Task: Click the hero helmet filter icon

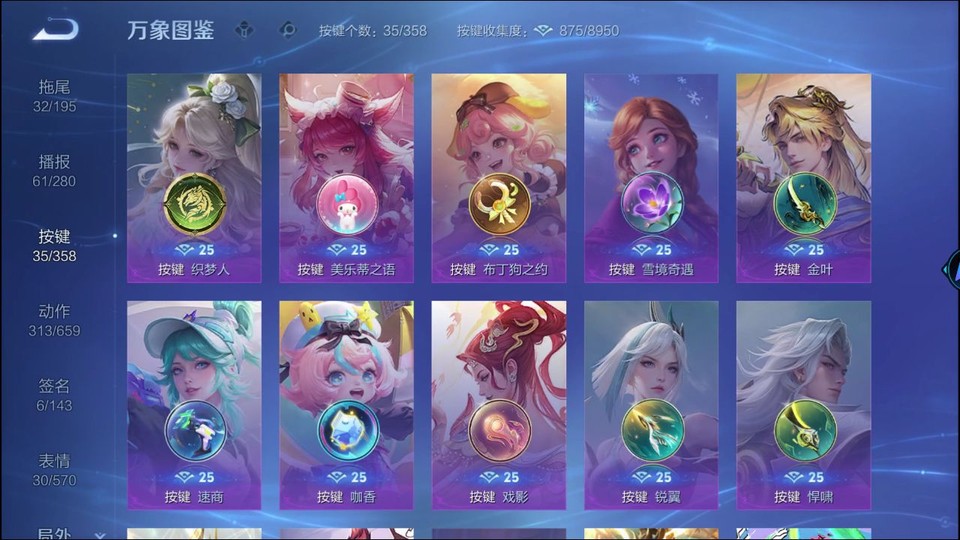Action: (246, 30)
